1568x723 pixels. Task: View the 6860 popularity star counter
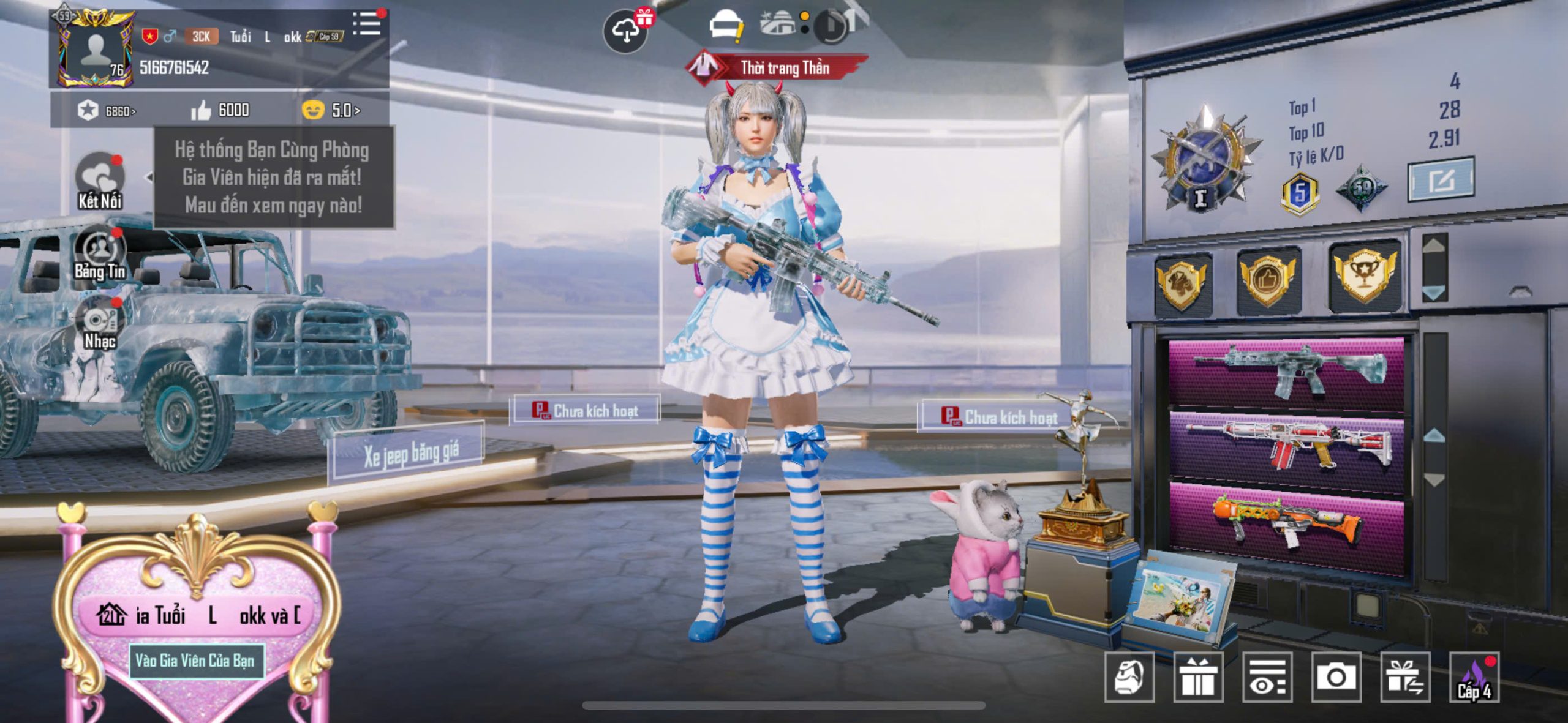[107, 111]
